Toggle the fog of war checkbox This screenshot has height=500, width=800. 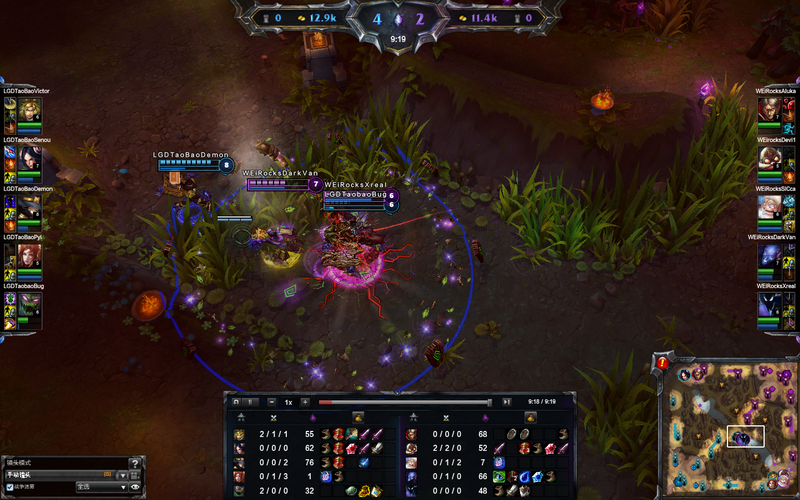coord(10,487)
